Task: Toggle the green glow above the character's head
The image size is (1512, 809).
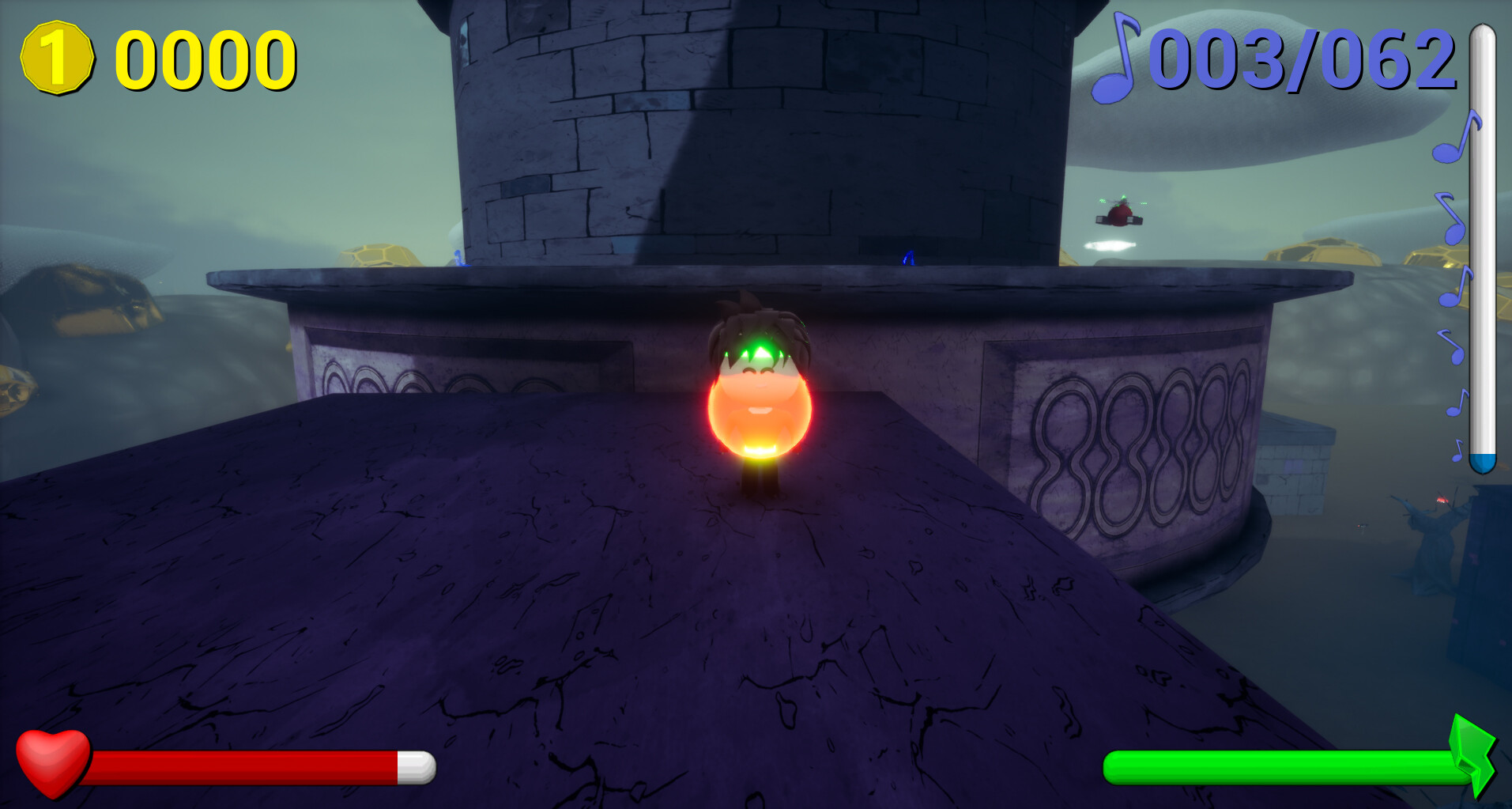Action: pyautogui.click(x=759, y=348)
